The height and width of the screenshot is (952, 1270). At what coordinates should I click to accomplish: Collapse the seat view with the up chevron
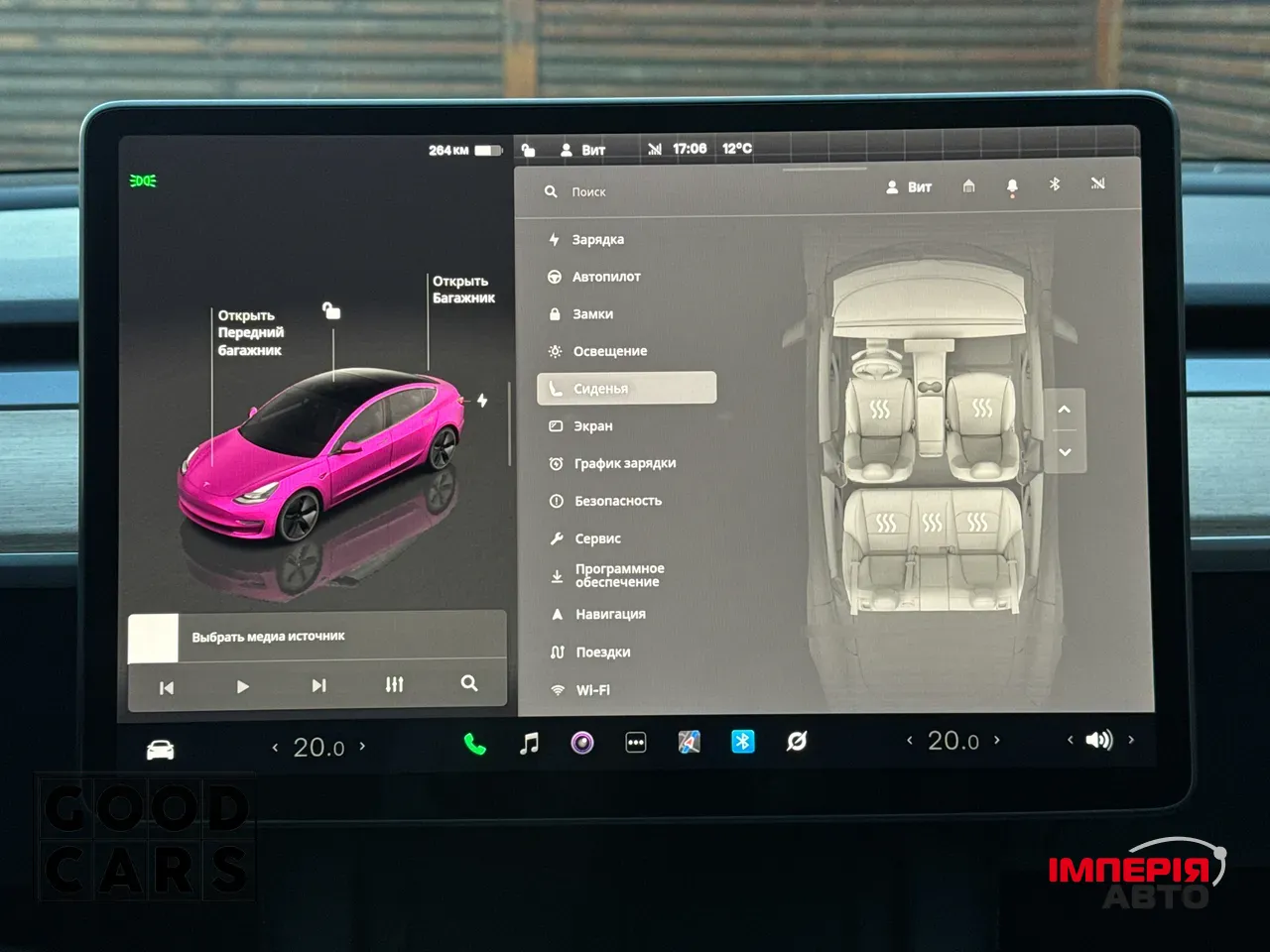coord(1063,410)
